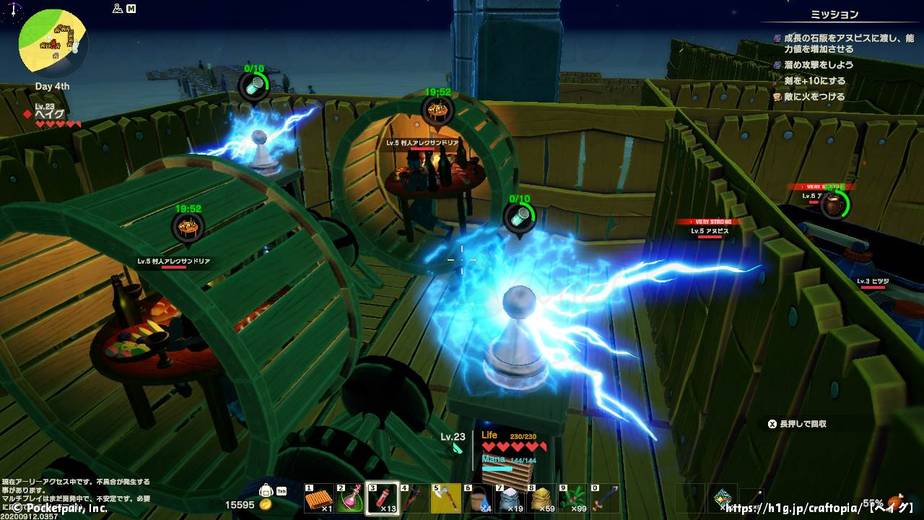Equip the sword in hotbar slot 0
The width and height of the screenshot is (924, 520).
pyautogui.click(x=605, y=498)
